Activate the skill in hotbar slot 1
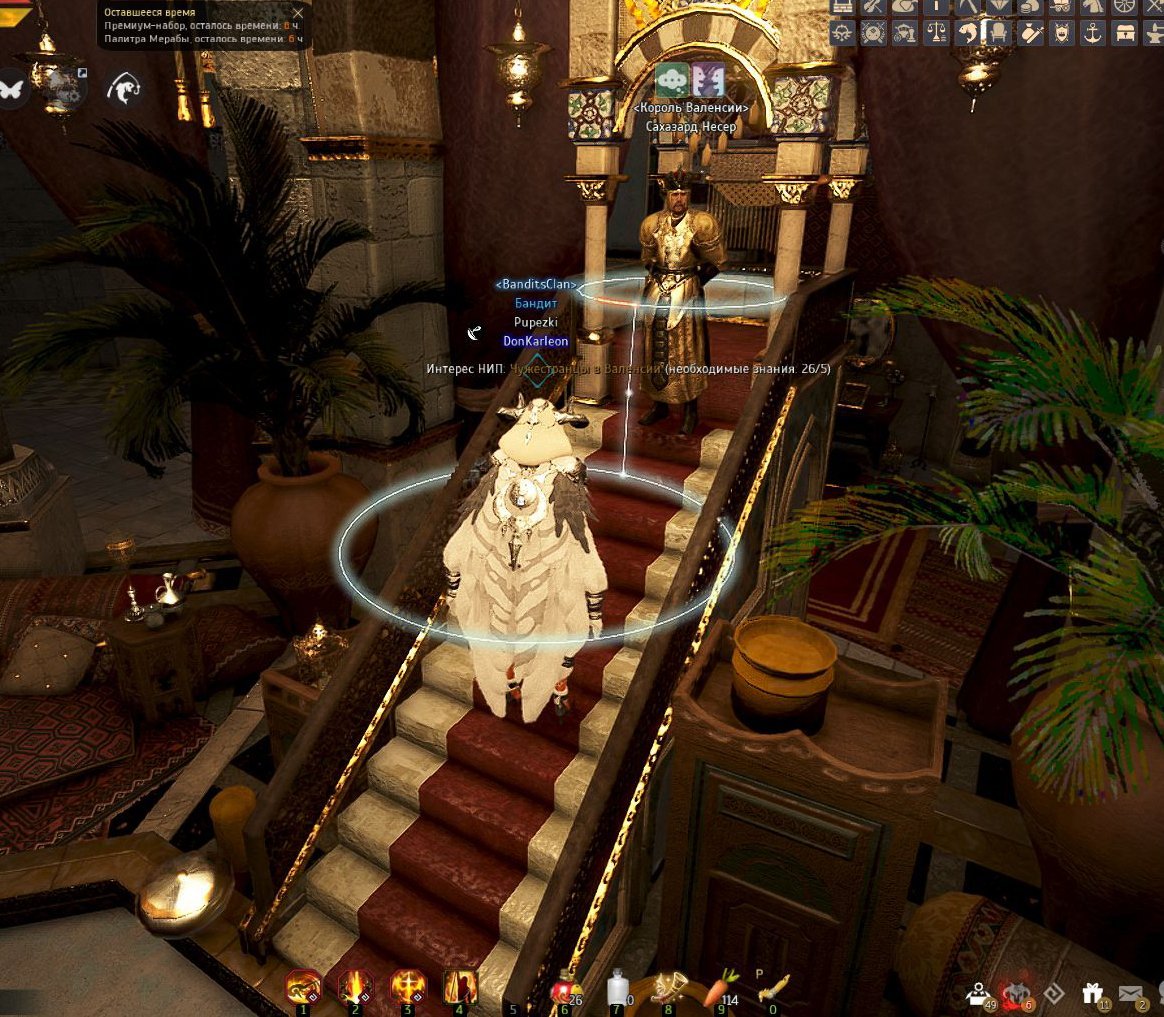This screenshot has width=1164, height=1017. (304, 989)
